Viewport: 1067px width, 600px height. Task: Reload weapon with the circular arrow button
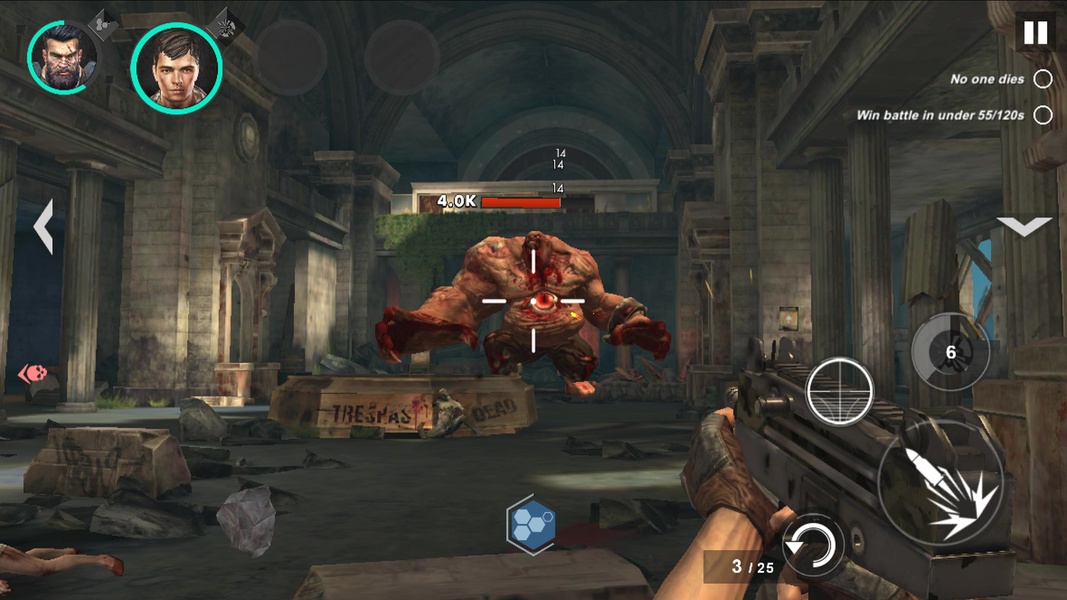[813, 545]
